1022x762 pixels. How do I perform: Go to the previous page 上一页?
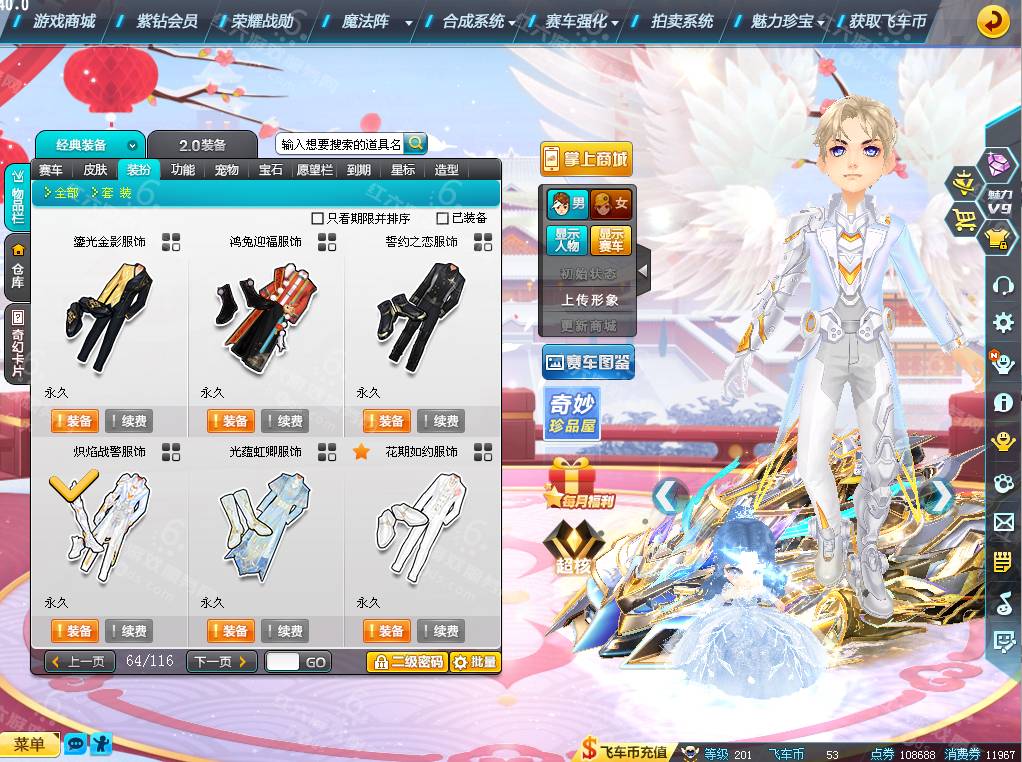(x=78, y=662)
